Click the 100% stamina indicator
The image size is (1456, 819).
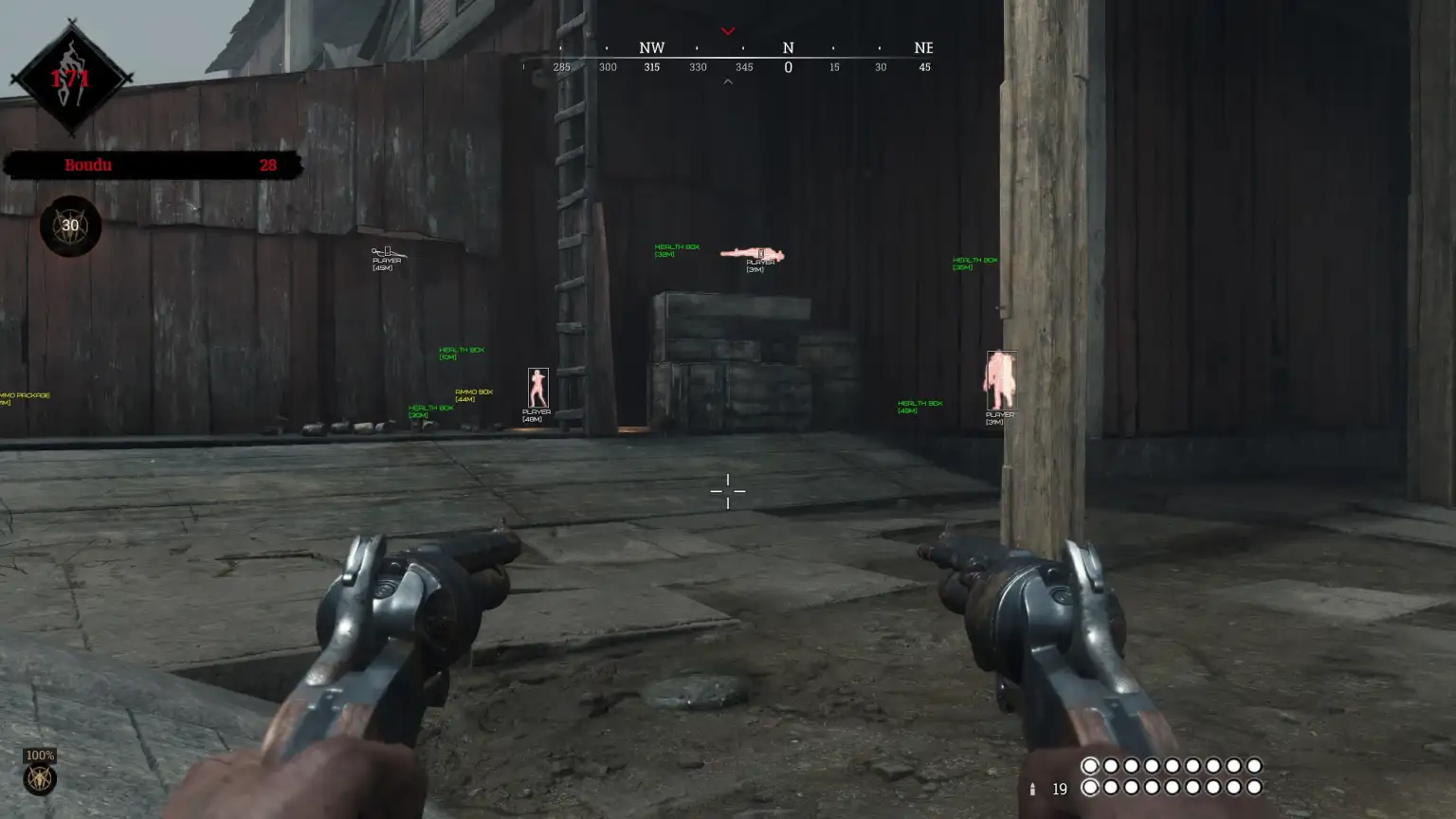click(40, 755)
